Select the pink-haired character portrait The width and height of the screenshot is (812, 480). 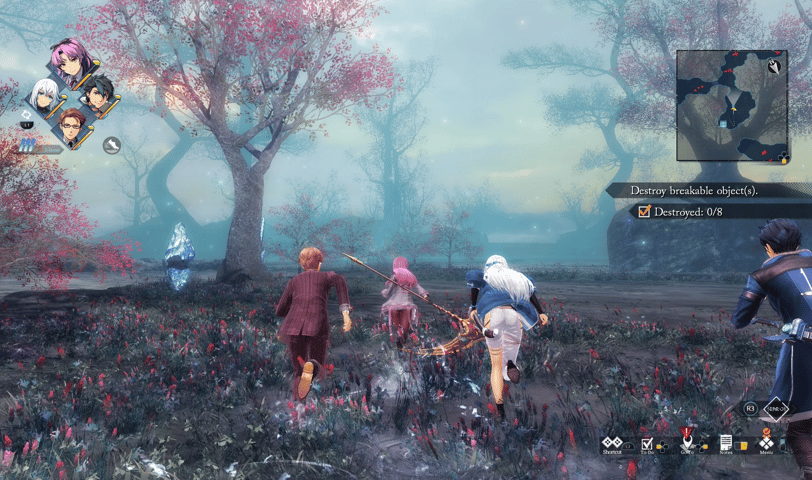point(69,65)
